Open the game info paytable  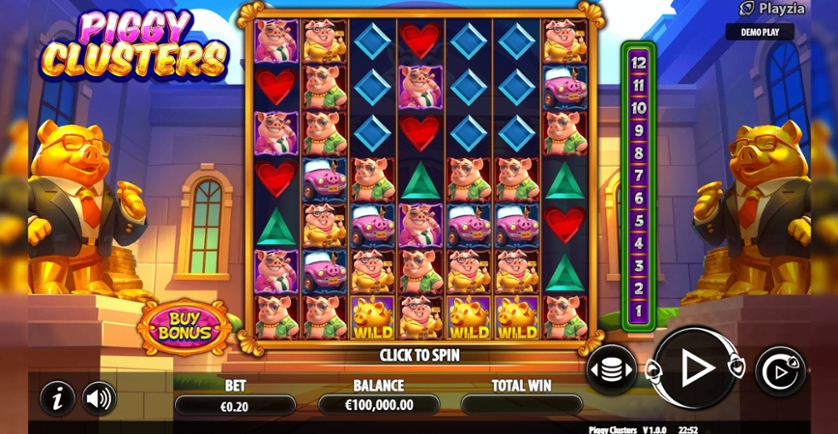point(57,398)
